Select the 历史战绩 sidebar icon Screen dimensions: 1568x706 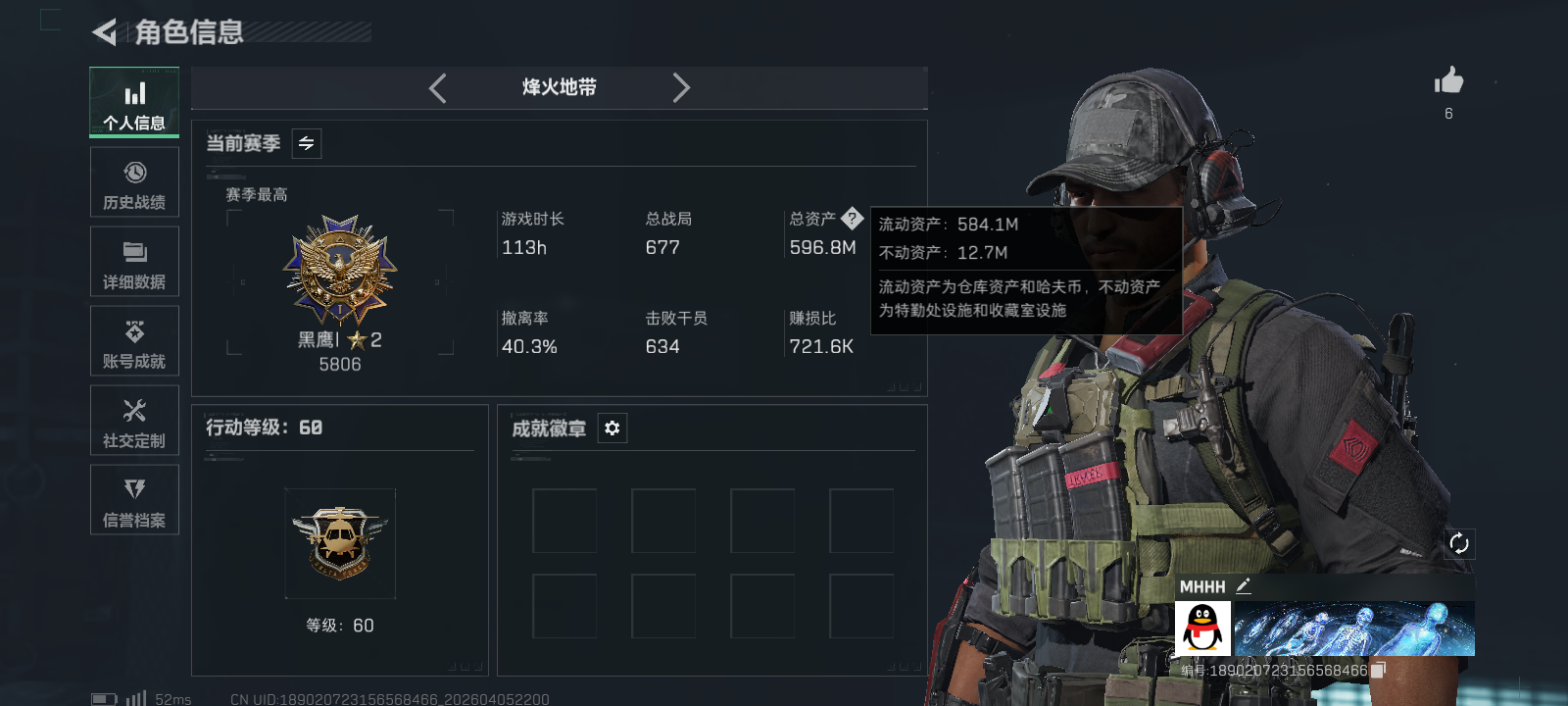pyautogui.click(x=134, y=181)
